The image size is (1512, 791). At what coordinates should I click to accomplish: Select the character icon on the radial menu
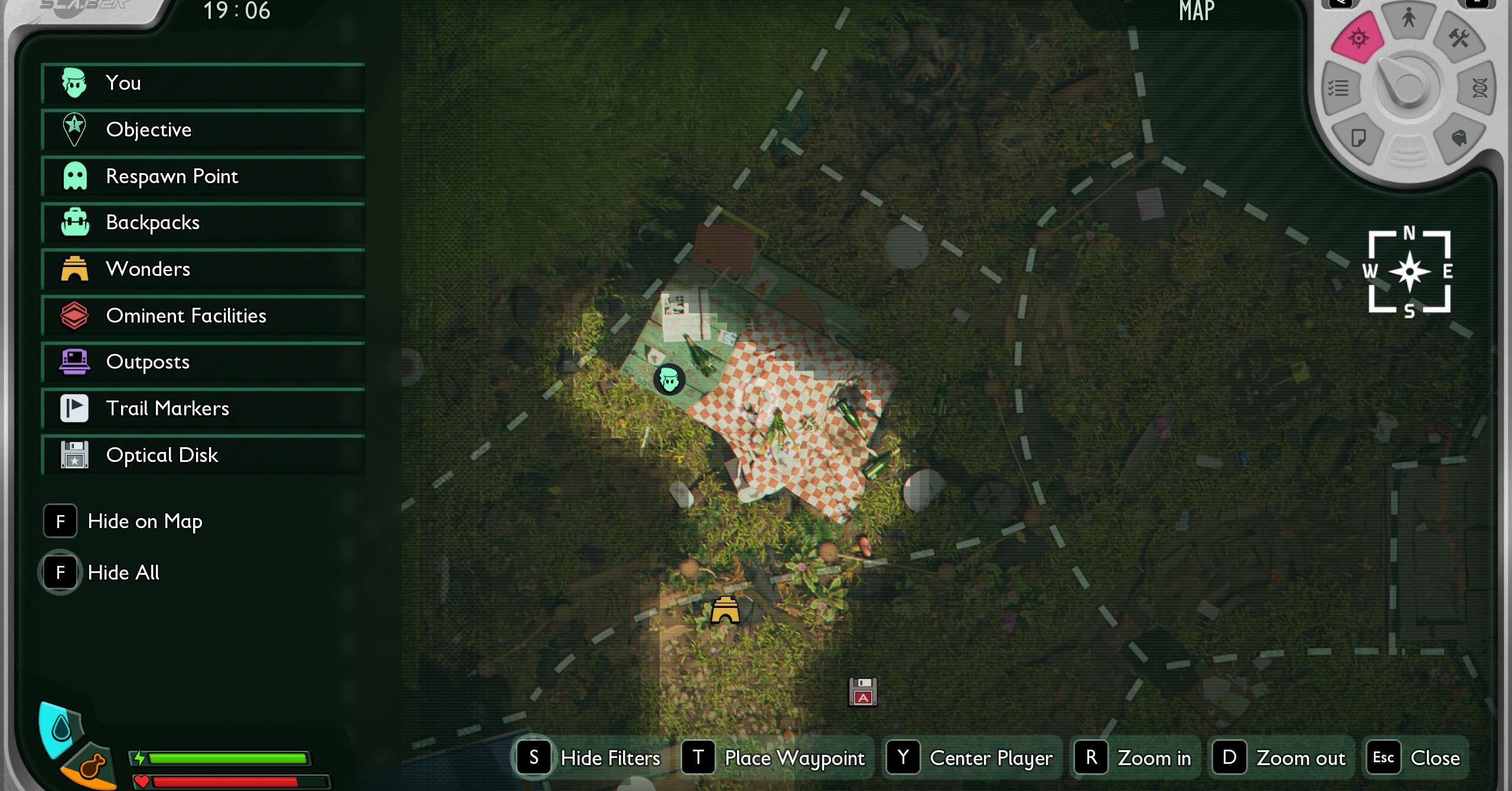pos(1409,19)
